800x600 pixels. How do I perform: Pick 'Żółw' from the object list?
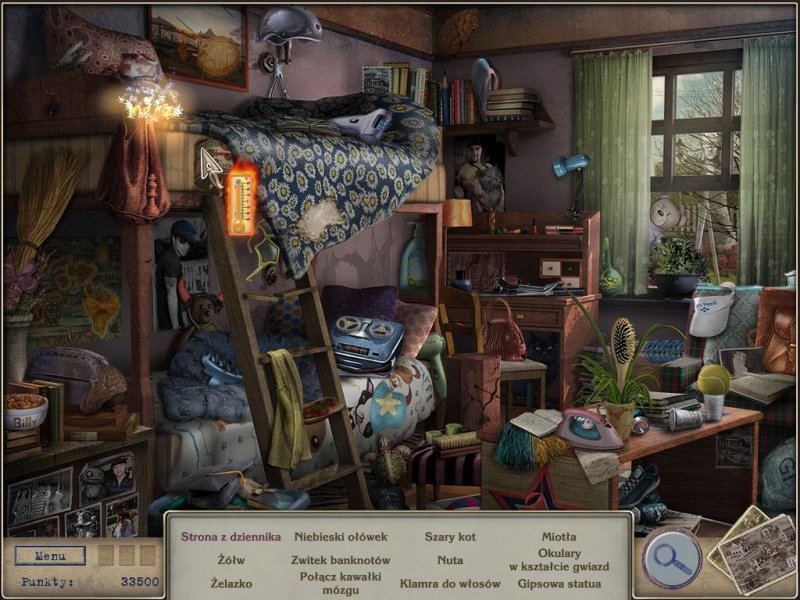[x=231, y=560]
